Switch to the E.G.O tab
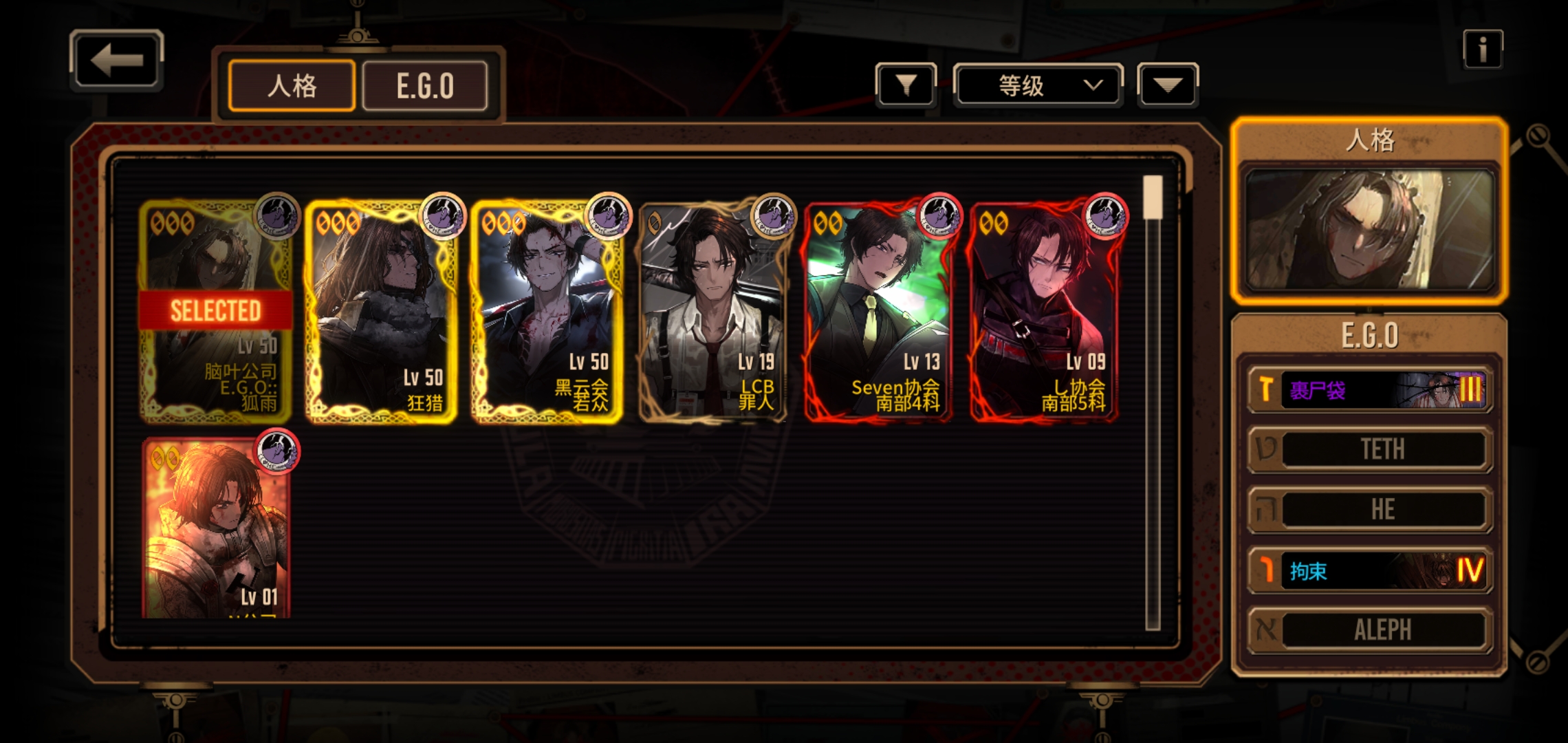The height and width of the screenshot is (743, 1568). (425, 86)
